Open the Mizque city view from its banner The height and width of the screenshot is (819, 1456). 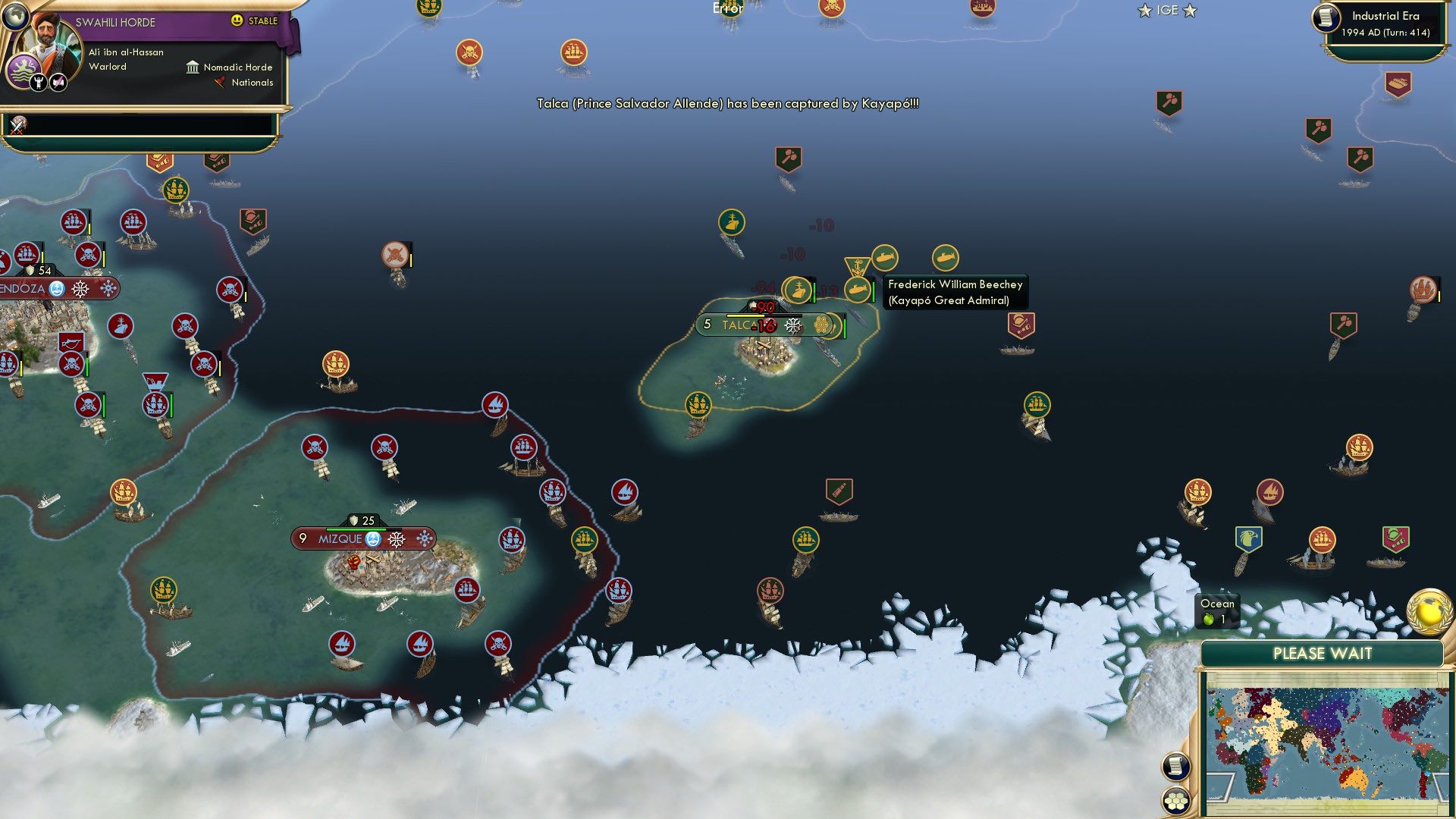[343, 538]
